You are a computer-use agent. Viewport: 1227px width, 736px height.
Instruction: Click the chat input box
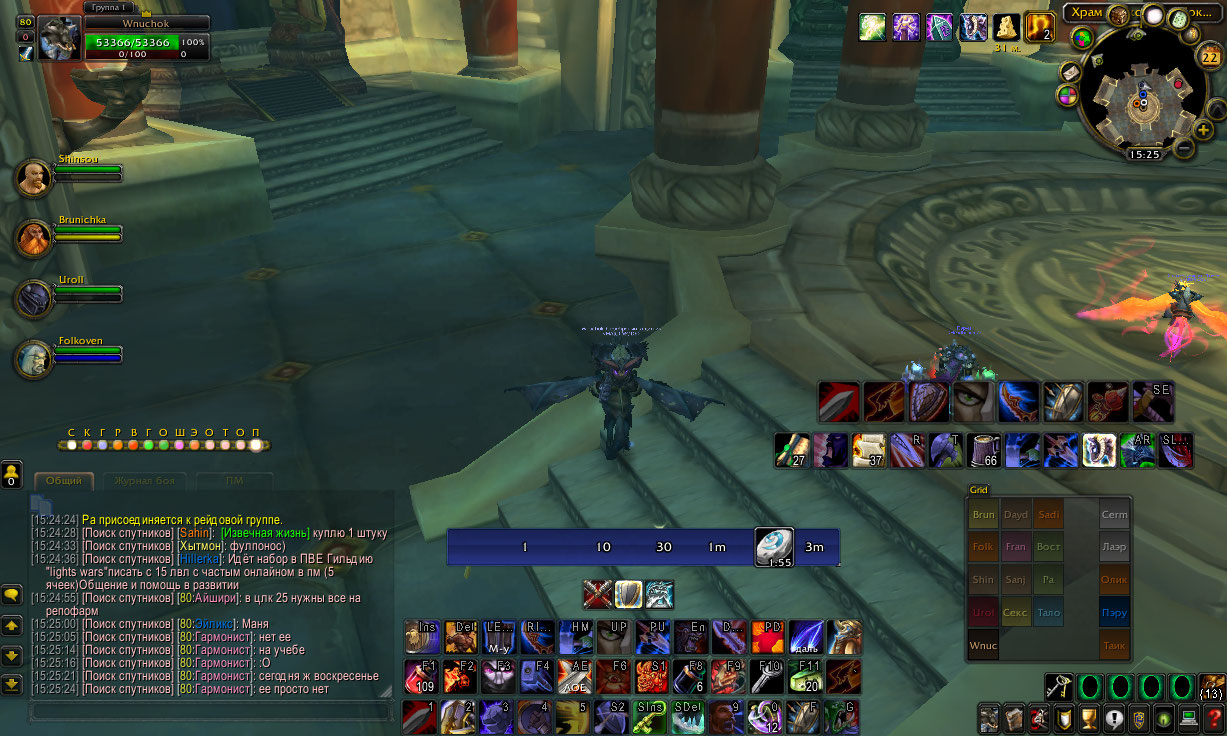[210, 710]
